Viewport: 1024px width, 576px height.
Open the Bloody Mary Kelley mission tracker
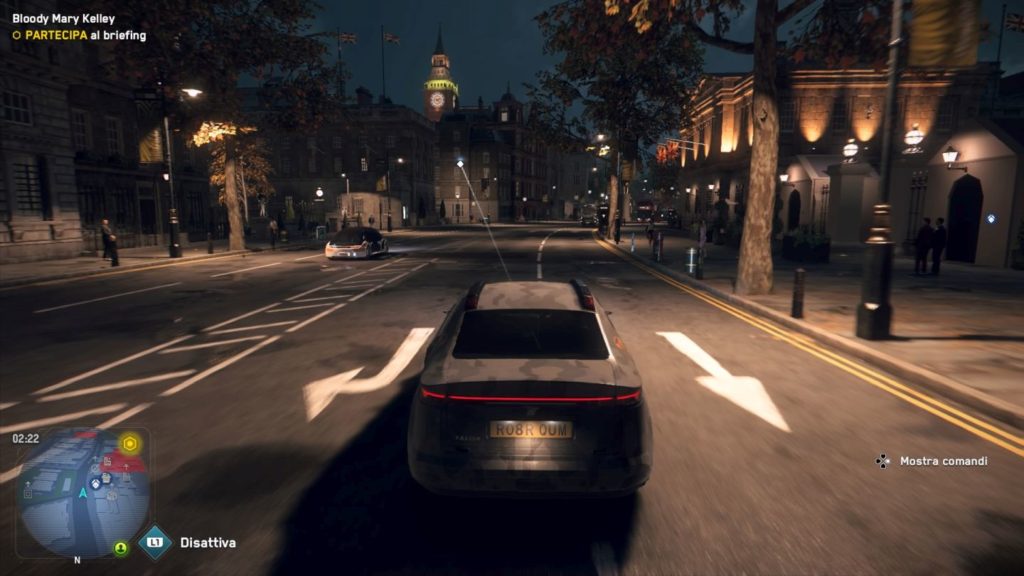[63, 19]
